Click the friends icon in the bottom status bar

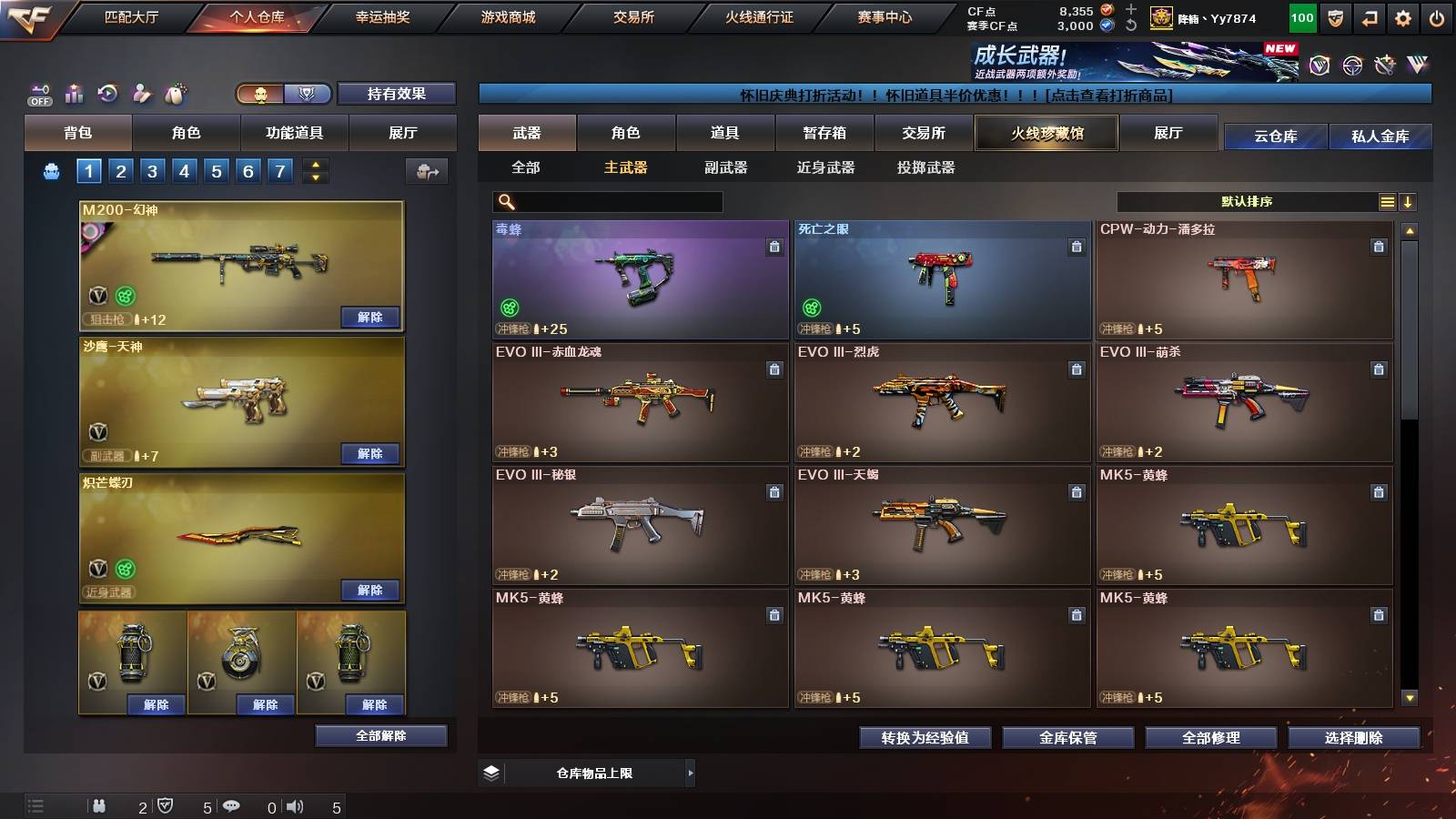[100, 805]
